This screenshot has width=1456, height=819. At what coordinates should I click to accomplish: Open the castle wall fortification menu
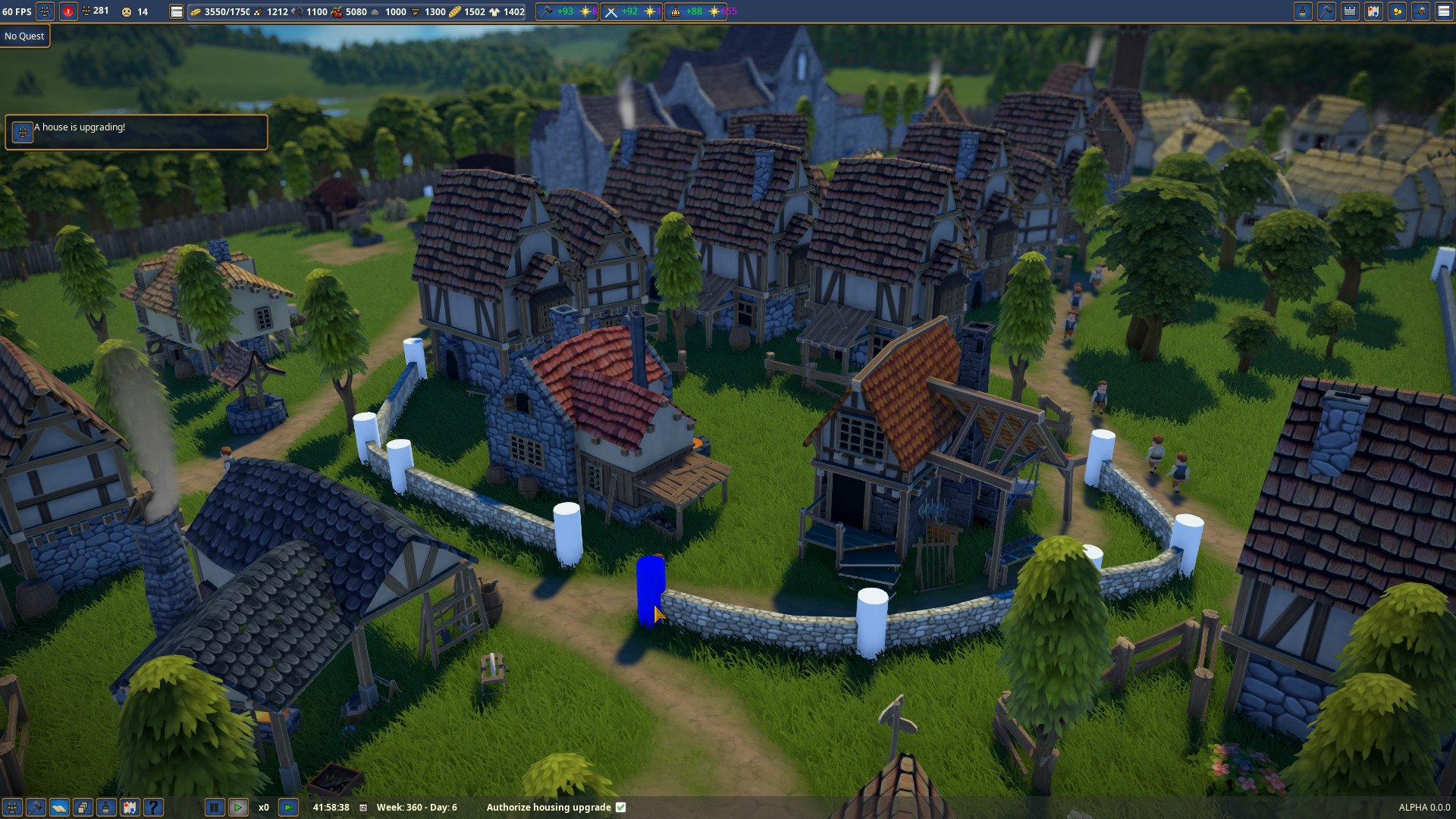click(1350, 11)
